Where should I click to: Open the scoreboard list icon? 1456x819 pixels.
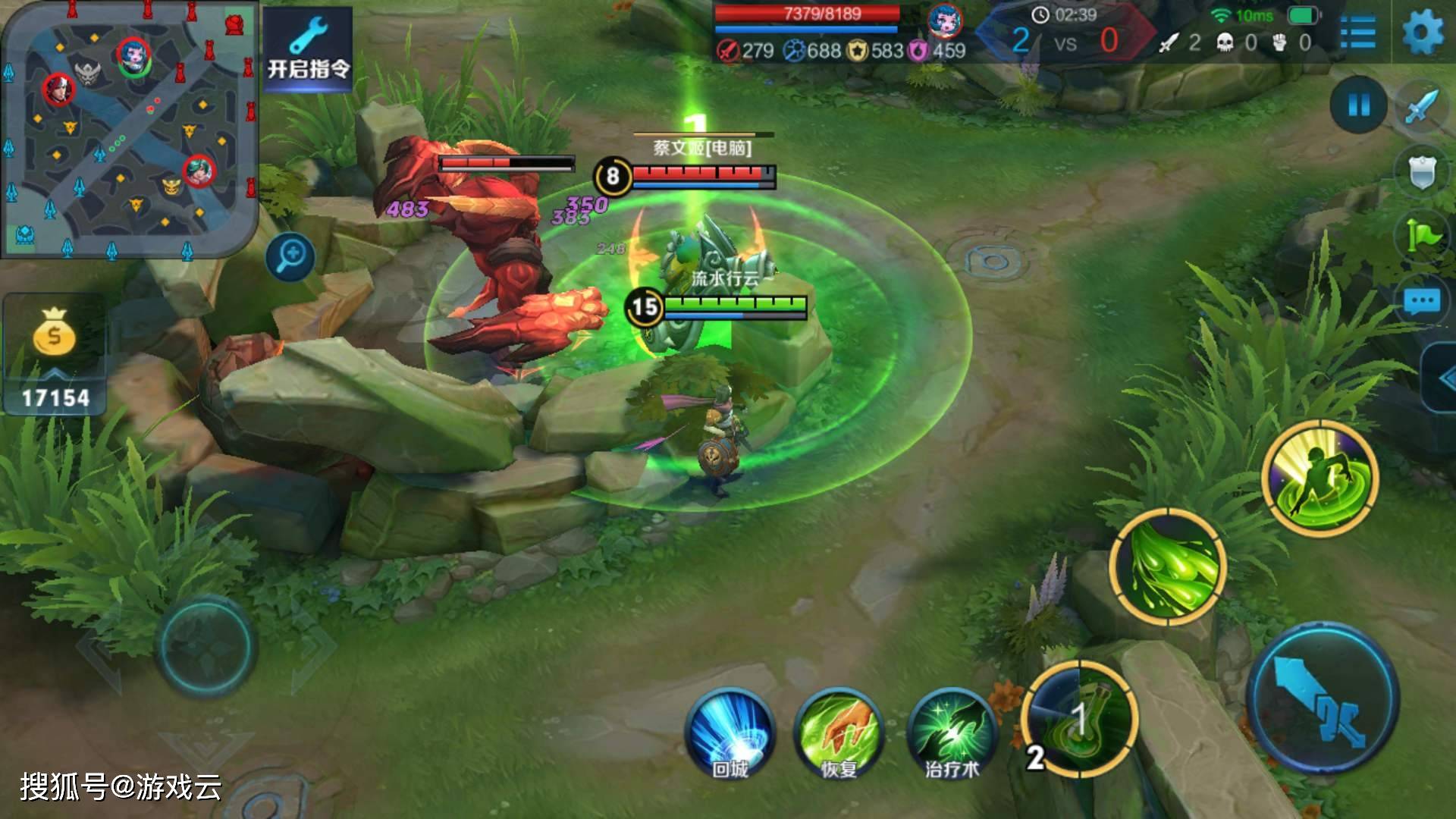[1358, 33]
